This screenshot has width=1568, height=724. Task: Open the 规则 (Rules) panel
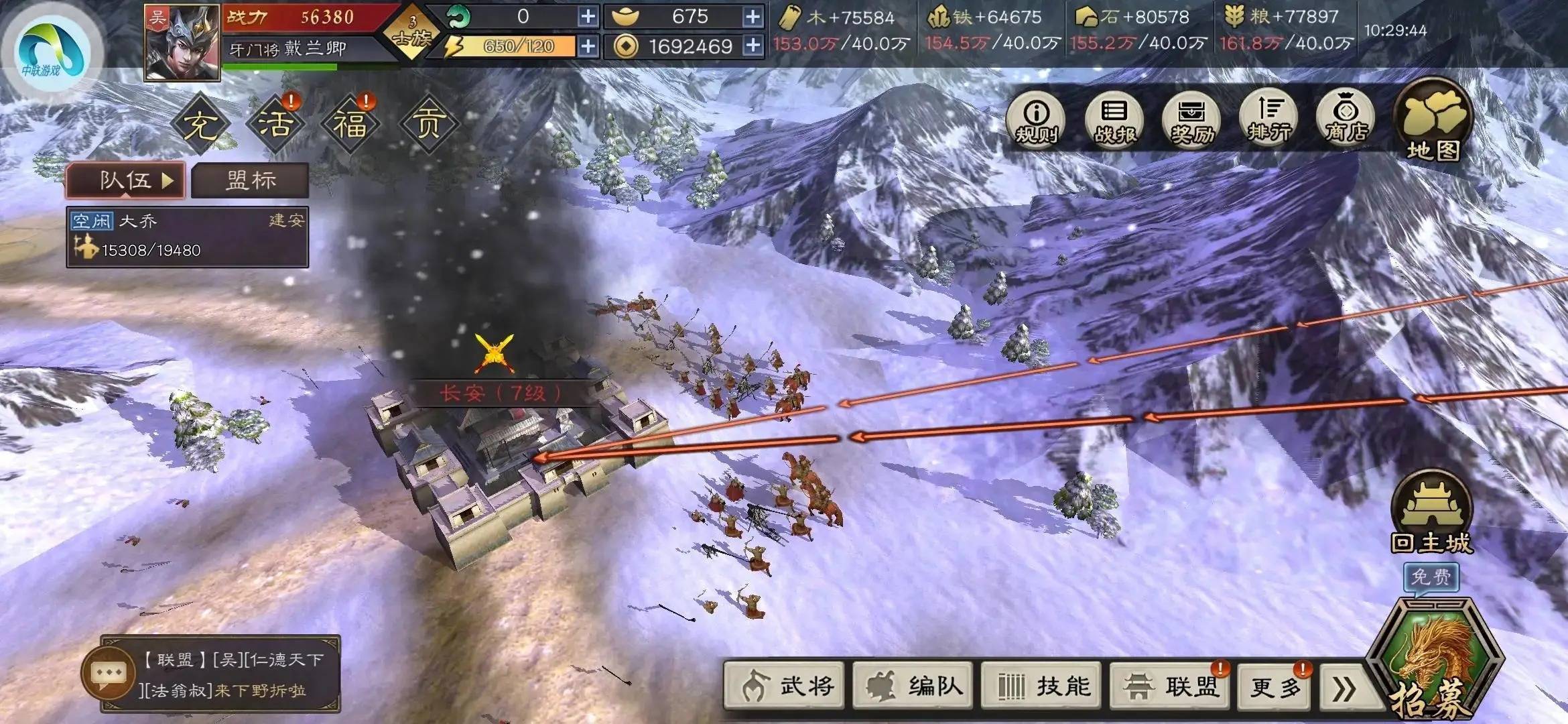[1035, 121]
